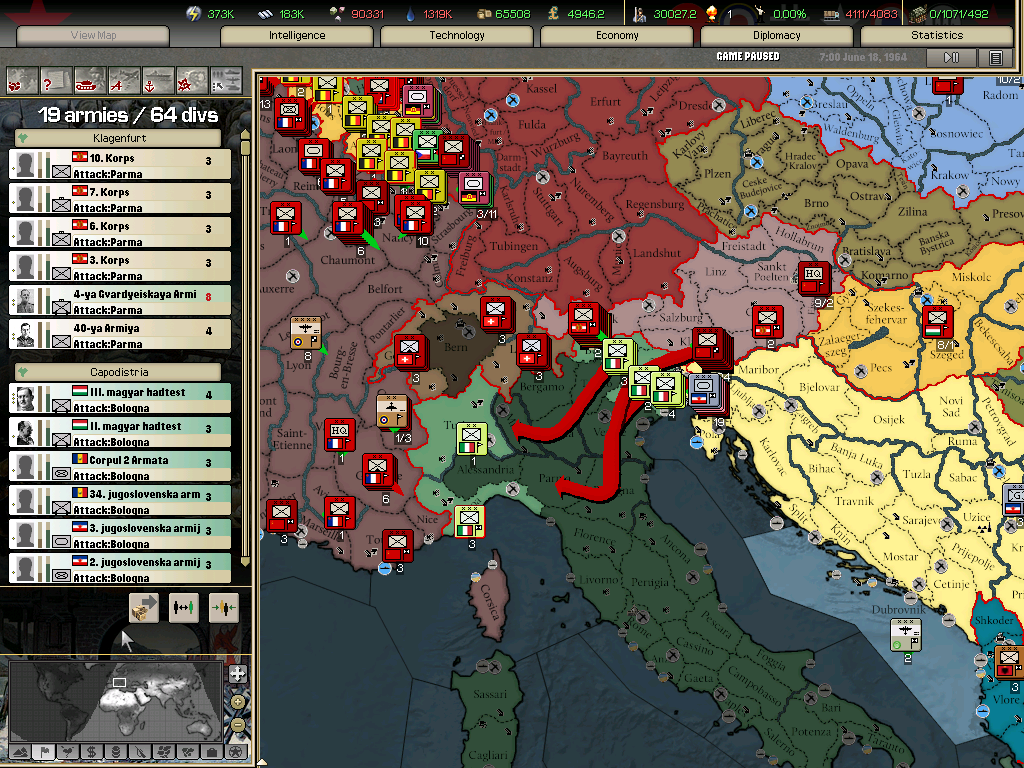1024x768 pixels.
Task: Show the Statistics screen
Action: [x=937, y=36]
